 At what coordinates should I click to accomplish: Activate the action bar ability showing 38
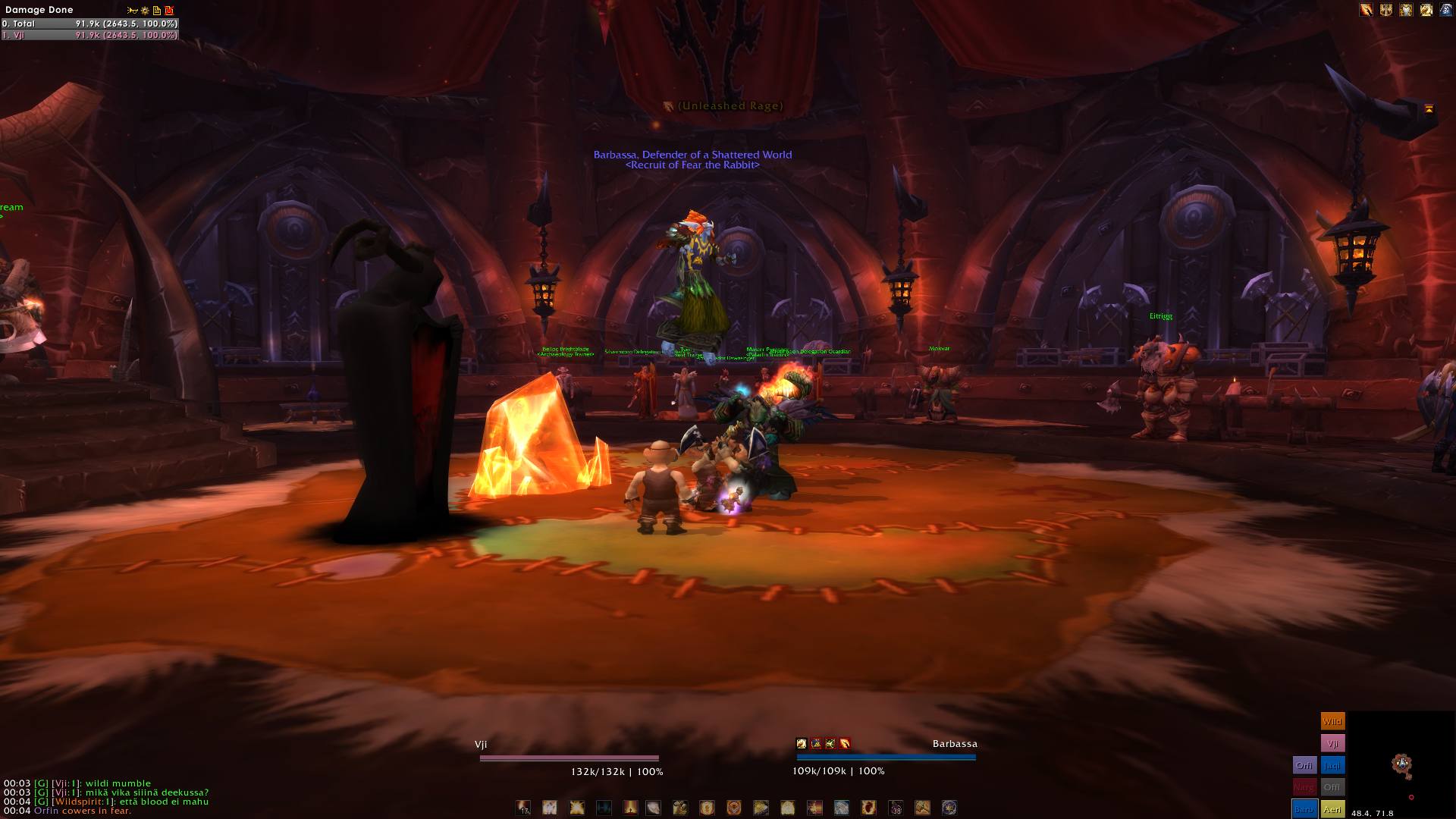(x=896, y=808)
